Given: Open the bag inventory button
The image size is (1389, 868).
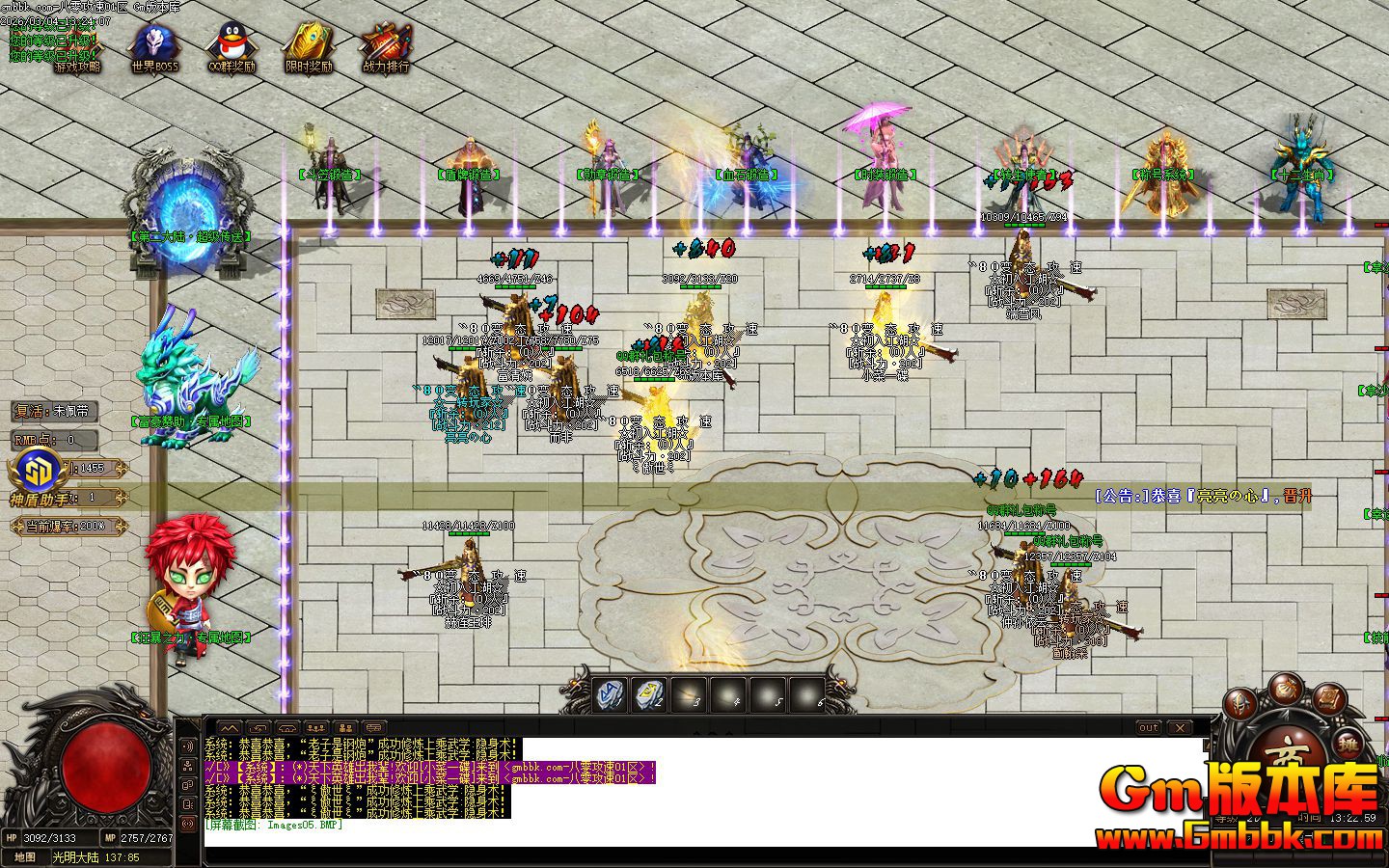Looking at the screenshot, I should (1288, 689).
